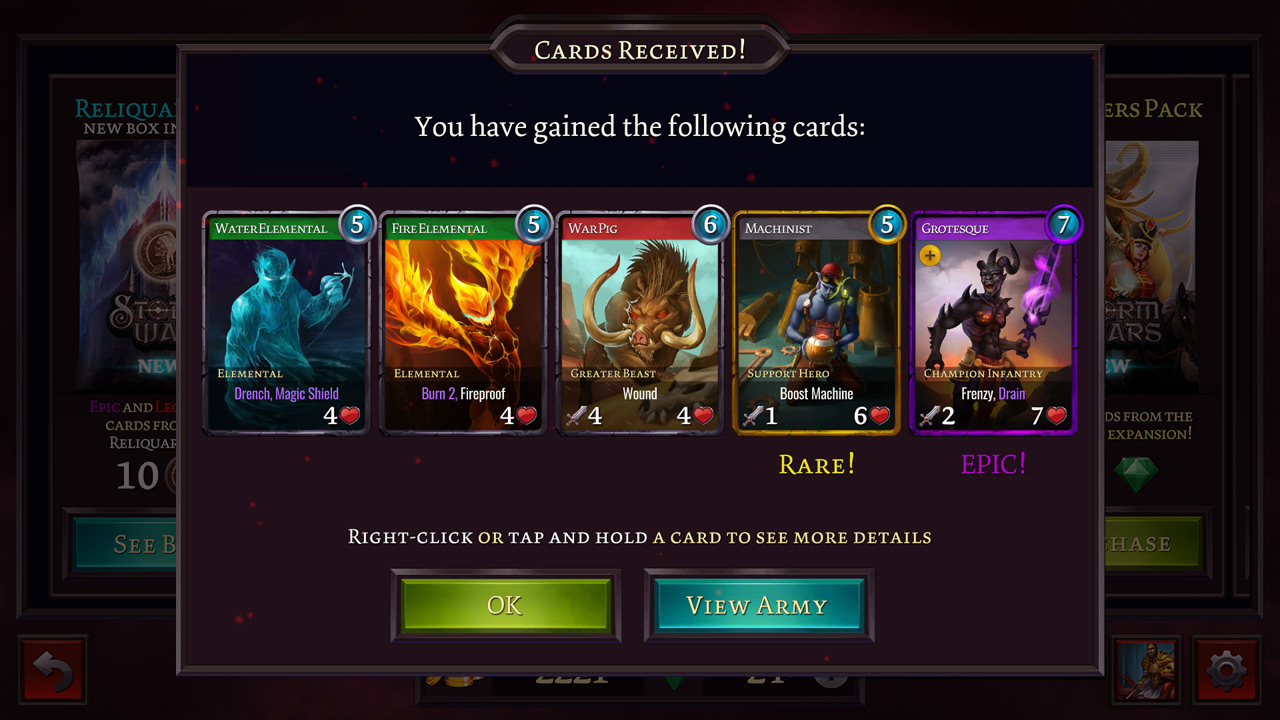Open the View Army screen

[757, 606]
